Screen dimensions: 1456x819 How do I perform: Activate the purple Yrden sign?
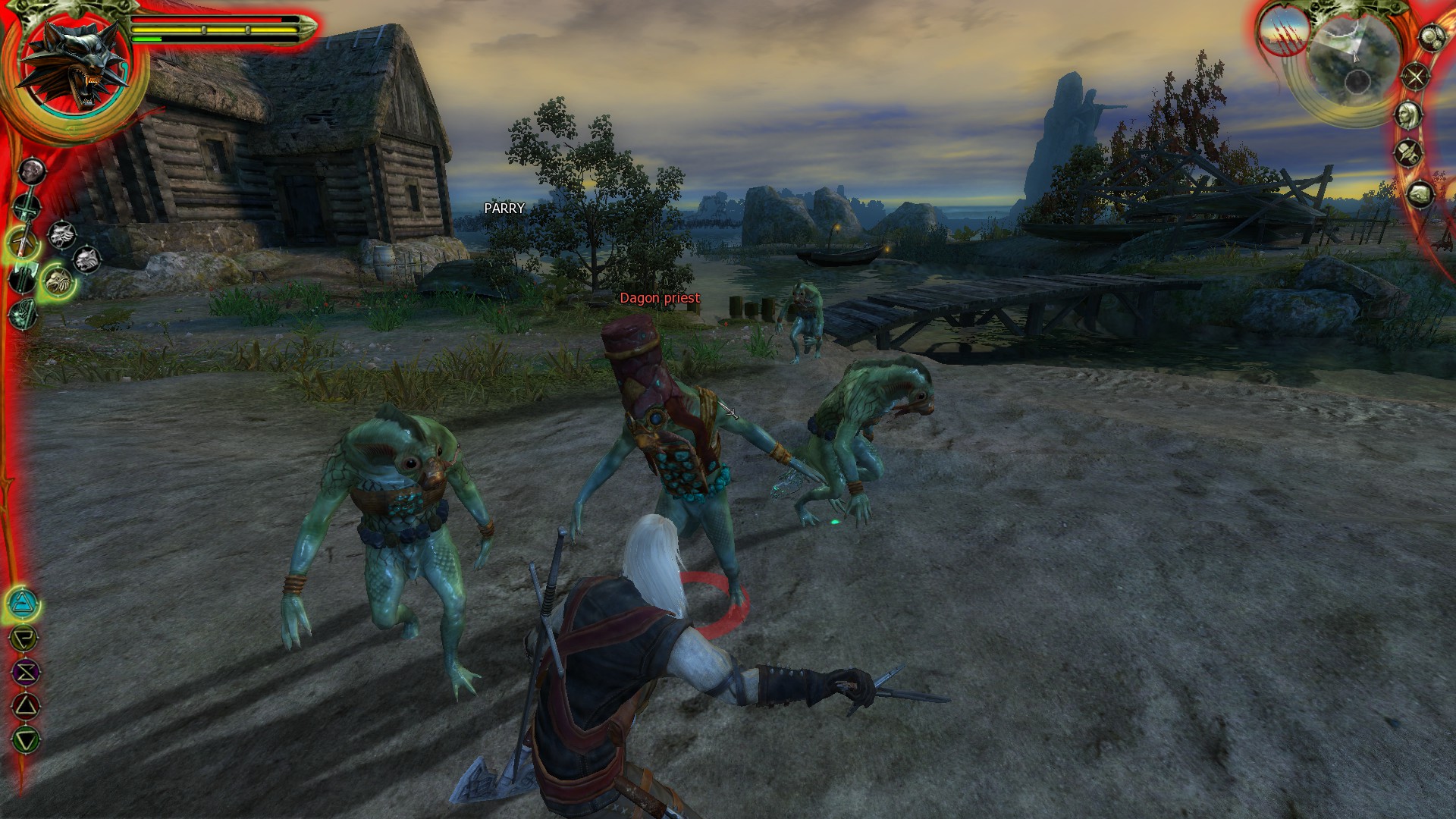click(26, 672)
